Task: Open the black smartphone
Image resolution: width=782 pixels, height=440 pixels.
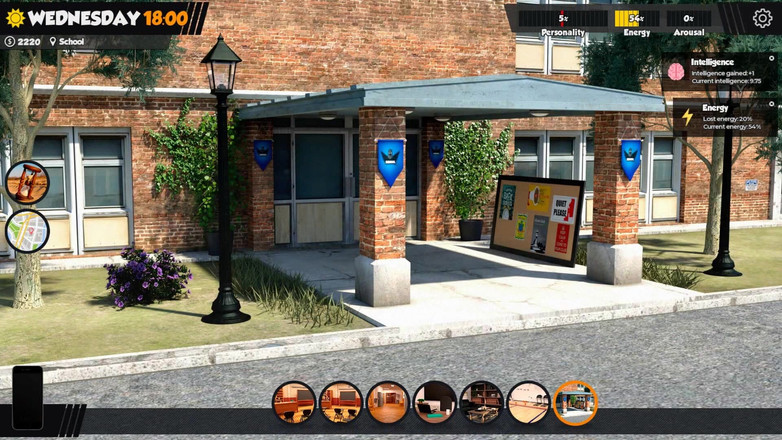Action: (27, 397)
